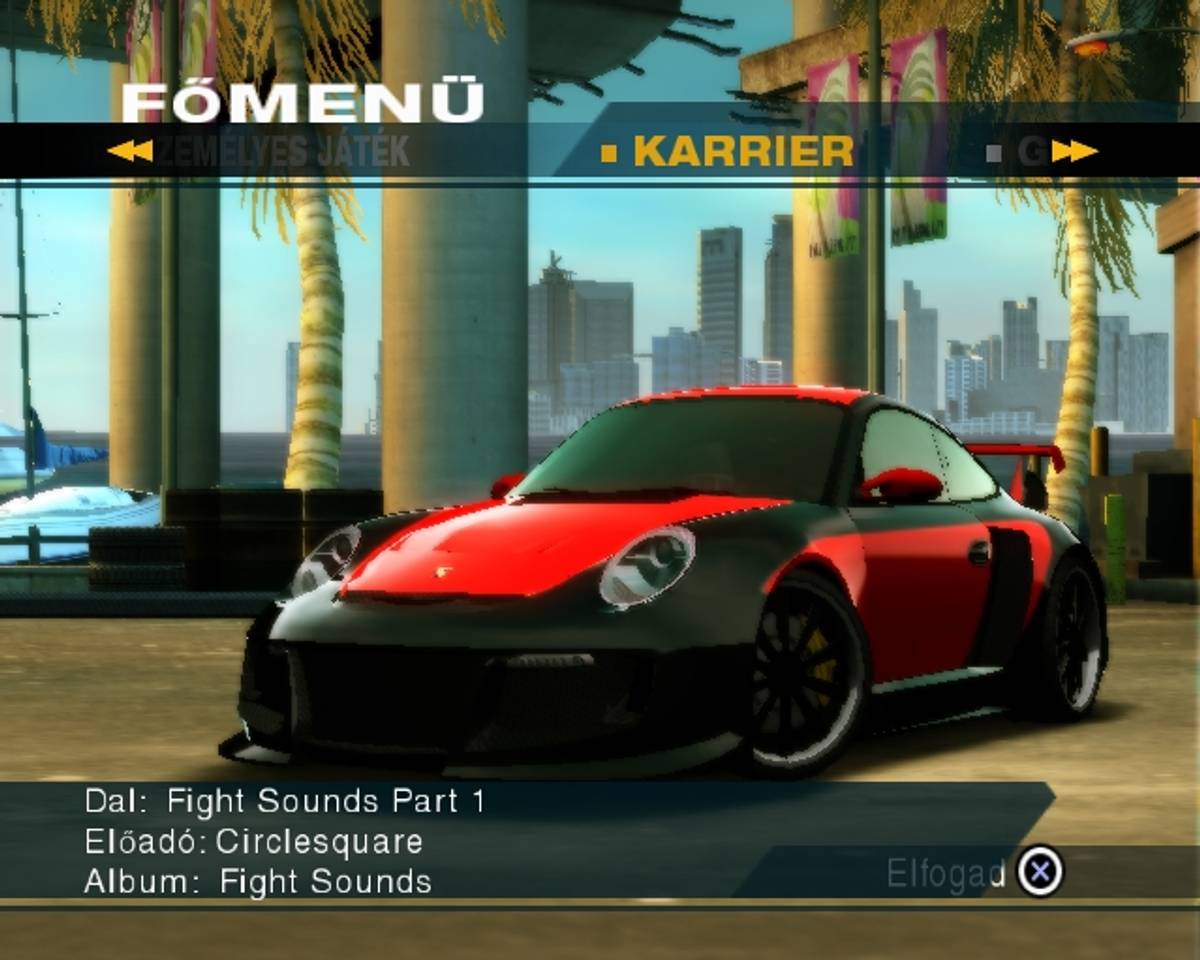Select the KARRIER menu entry
This screenshot has height=960, width=1200.
tap(742, 151)
